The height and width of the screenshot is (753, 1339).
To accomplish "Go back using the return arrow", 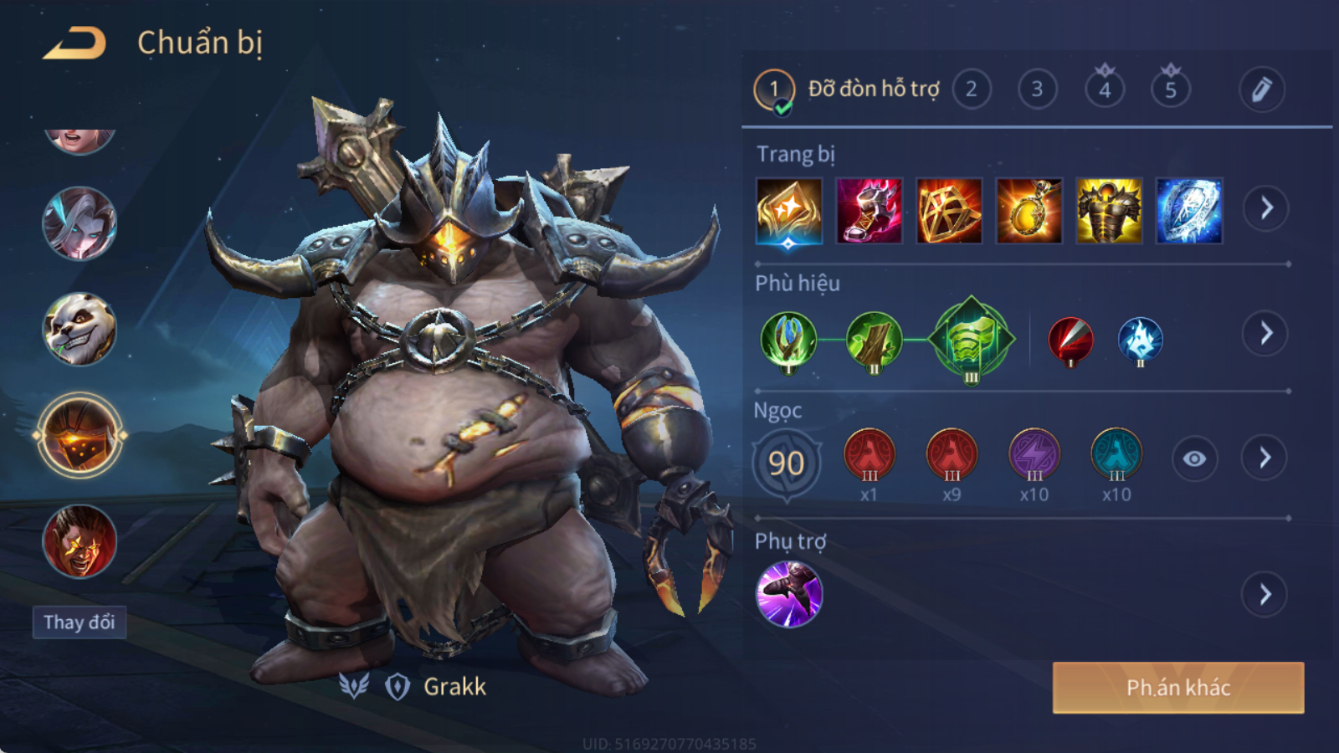I will pos(74,44).
